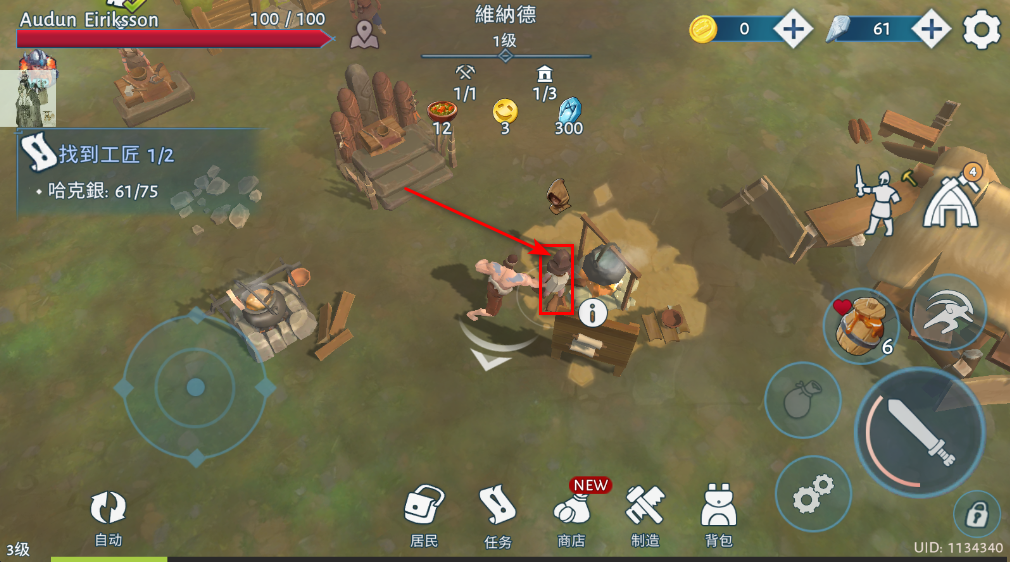Open the map marker icon
Viewport: 1010px width, 562px height.
(x=365, y=35)
